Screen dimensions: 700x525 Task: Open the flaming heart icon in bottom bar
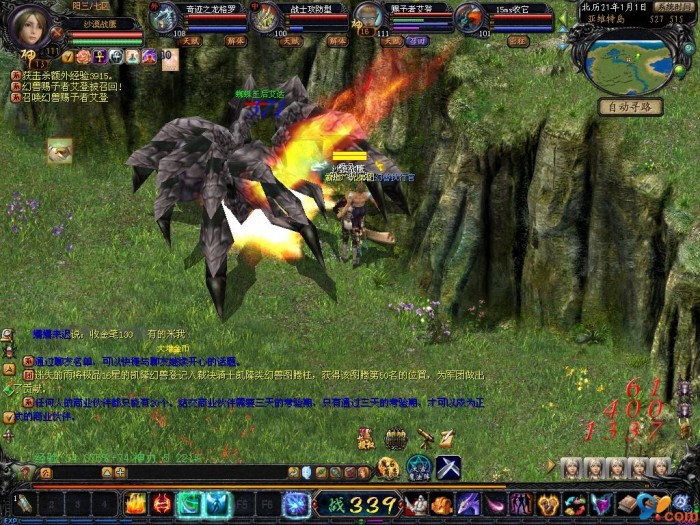click(548, 504)
